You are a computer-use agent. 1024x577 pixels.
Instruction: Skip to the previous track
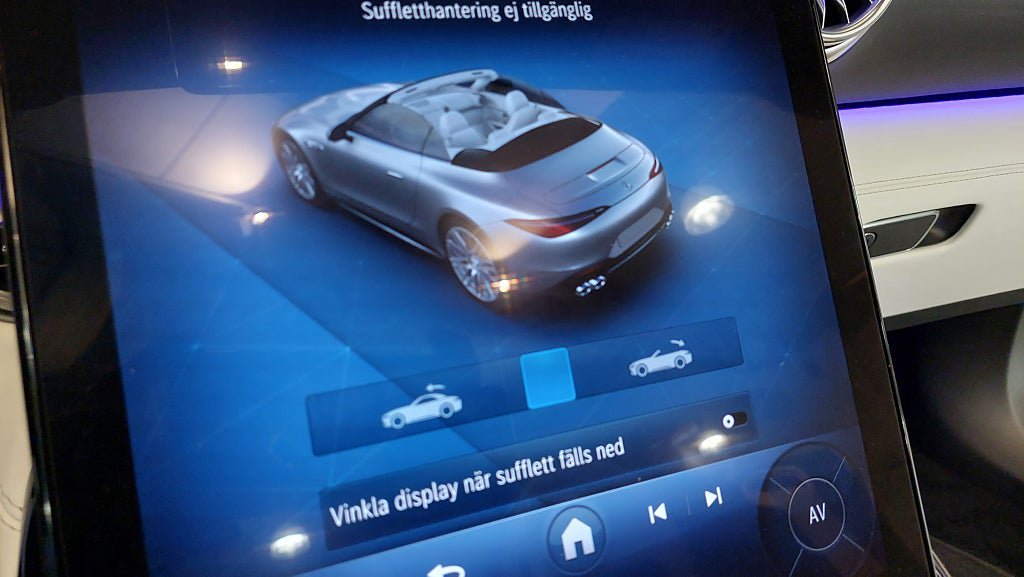(x=657, y=514)
